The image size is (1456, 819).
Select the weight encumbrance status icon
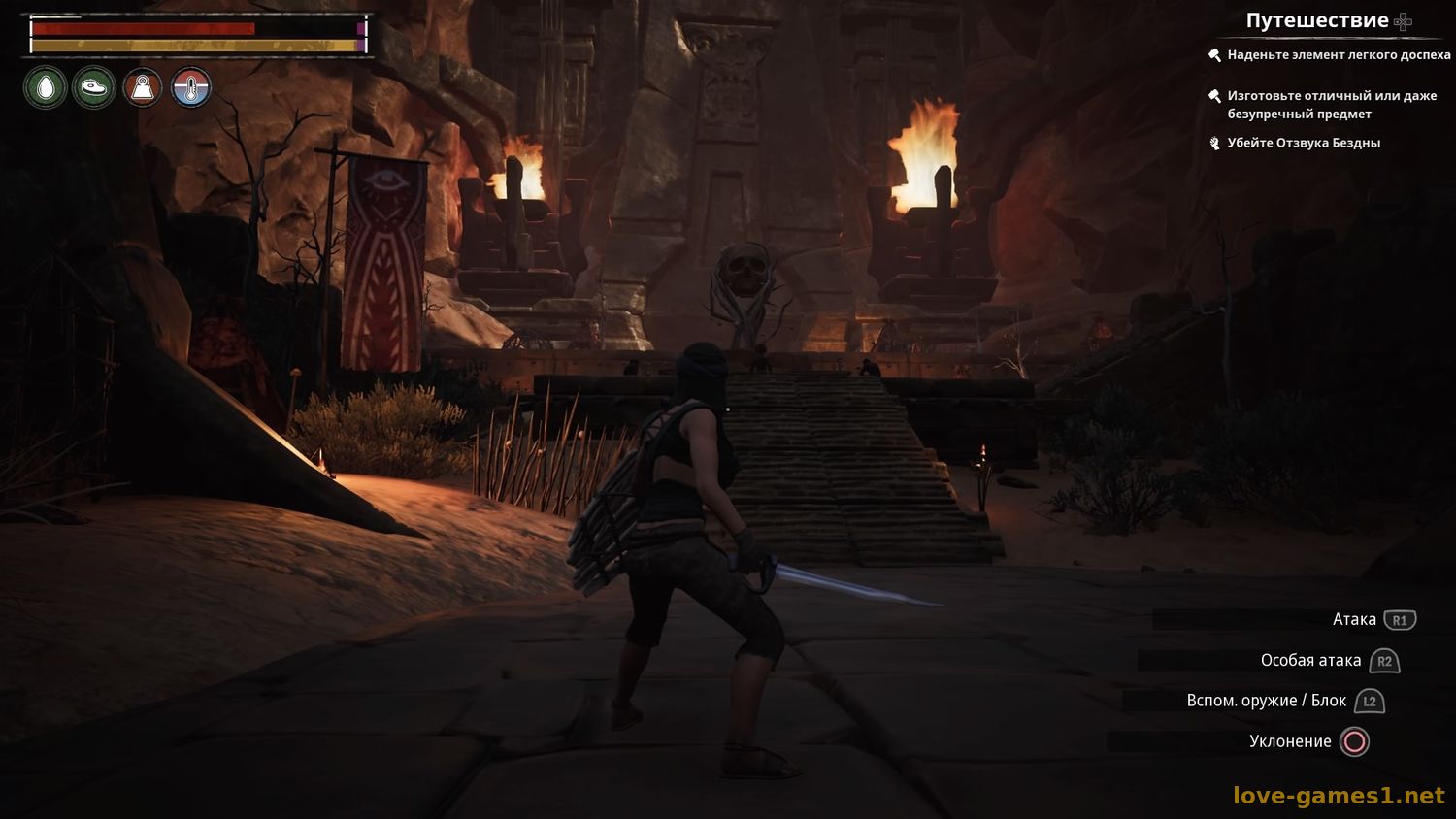coord(143,88)
